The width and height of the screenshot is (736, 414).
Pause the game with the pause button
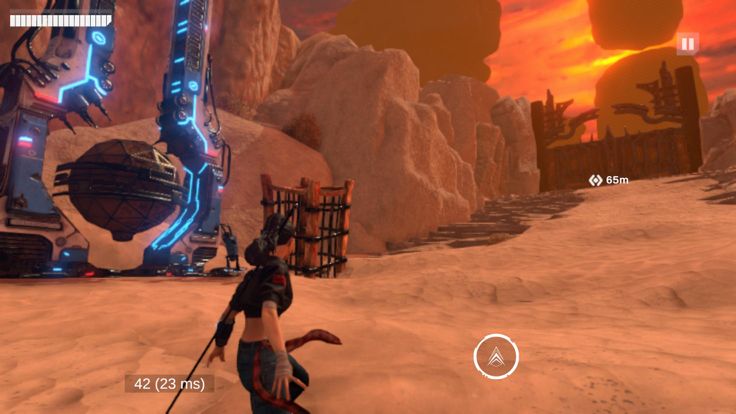[687, 44]
